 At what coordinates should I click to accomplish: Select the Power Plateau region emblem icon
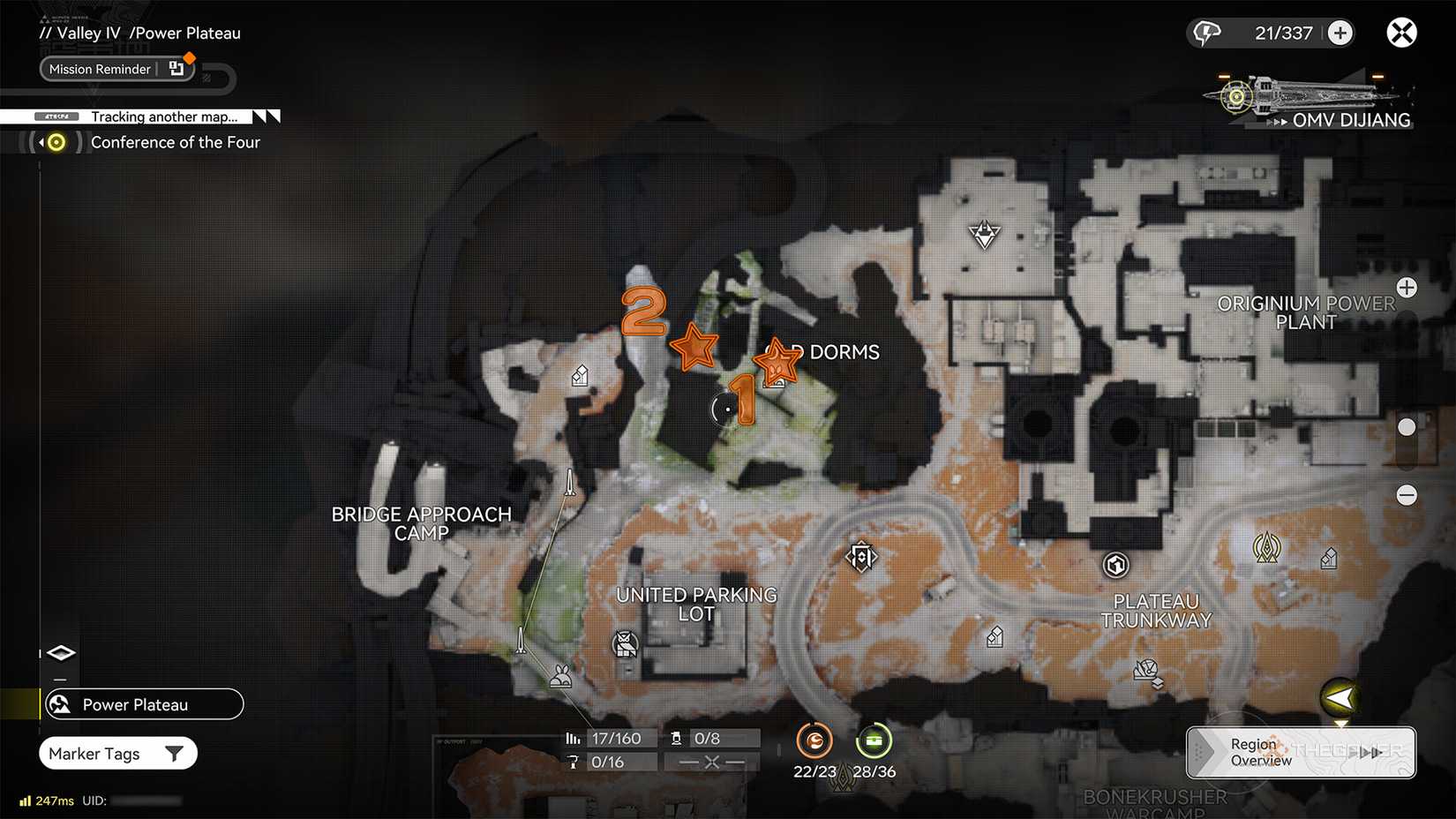58,704
